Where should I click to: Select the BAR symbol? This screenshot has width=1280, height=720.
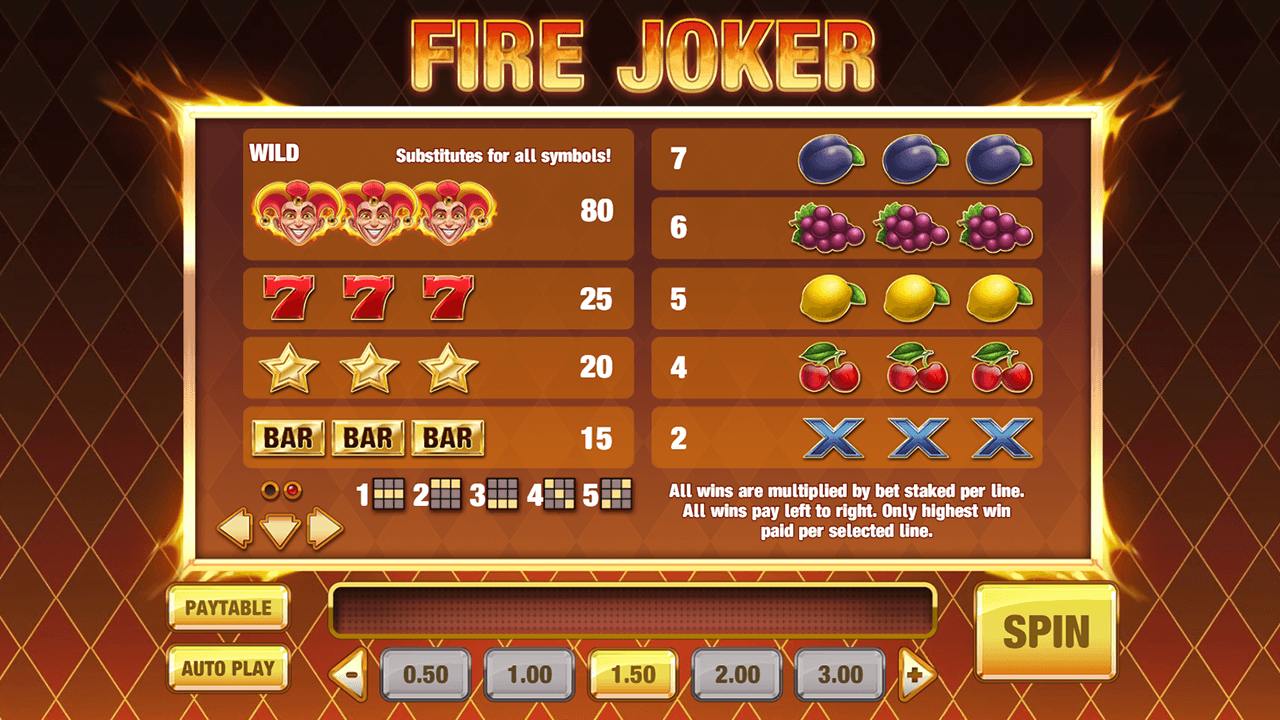367,437
